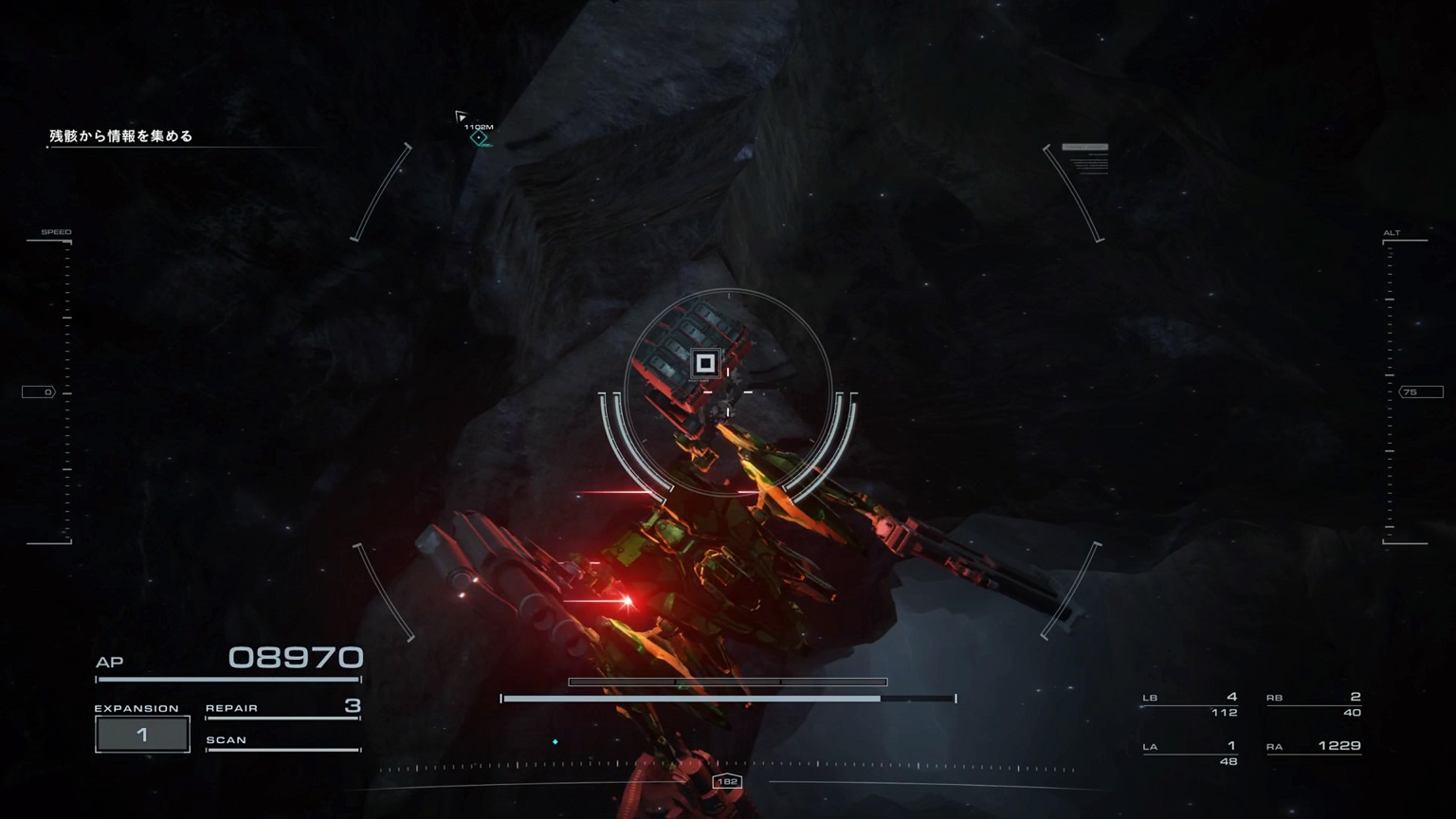Trigger the Scan gauge

click(x=282, y=741)
